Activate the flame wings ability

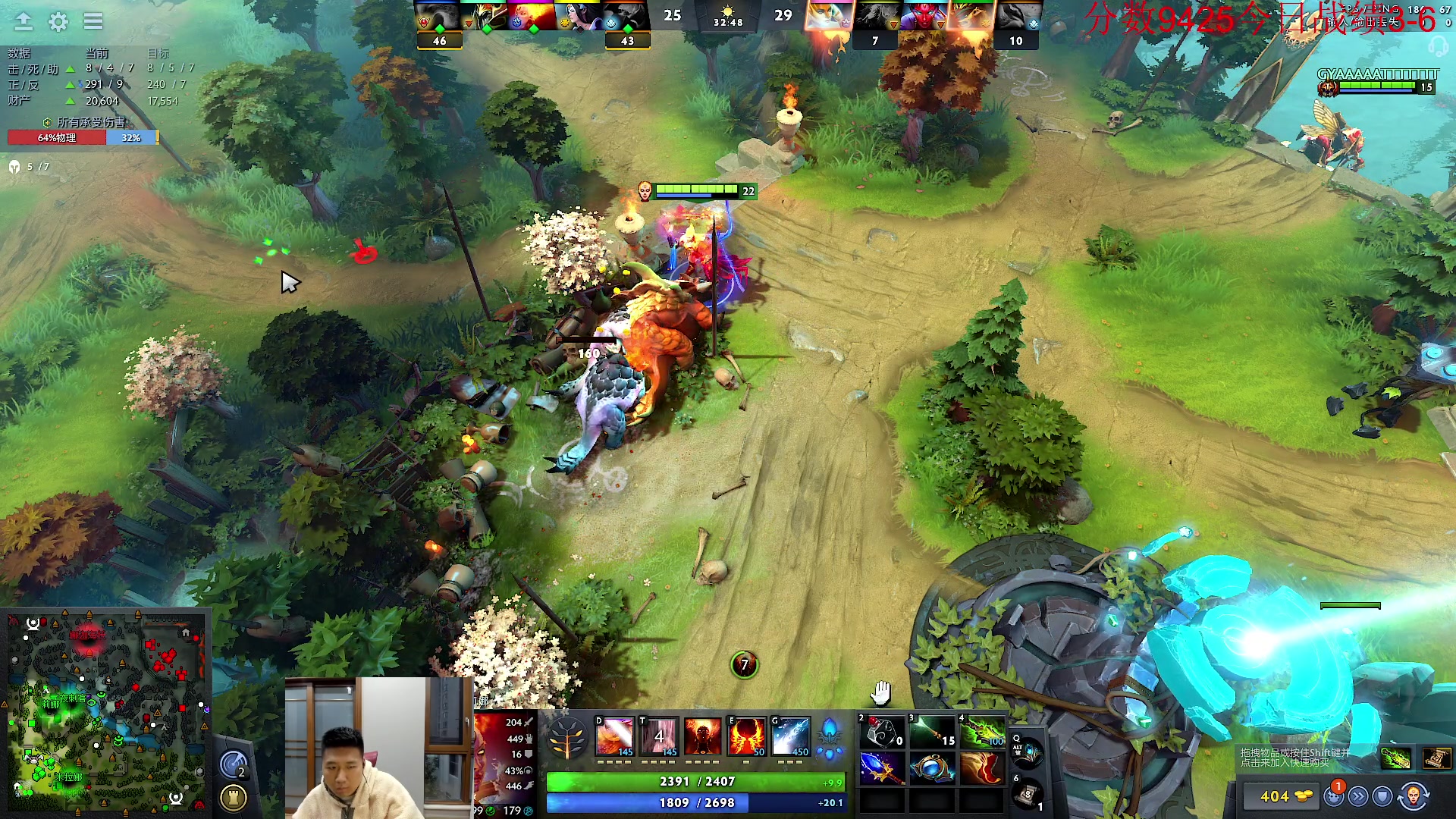(746, 737)
